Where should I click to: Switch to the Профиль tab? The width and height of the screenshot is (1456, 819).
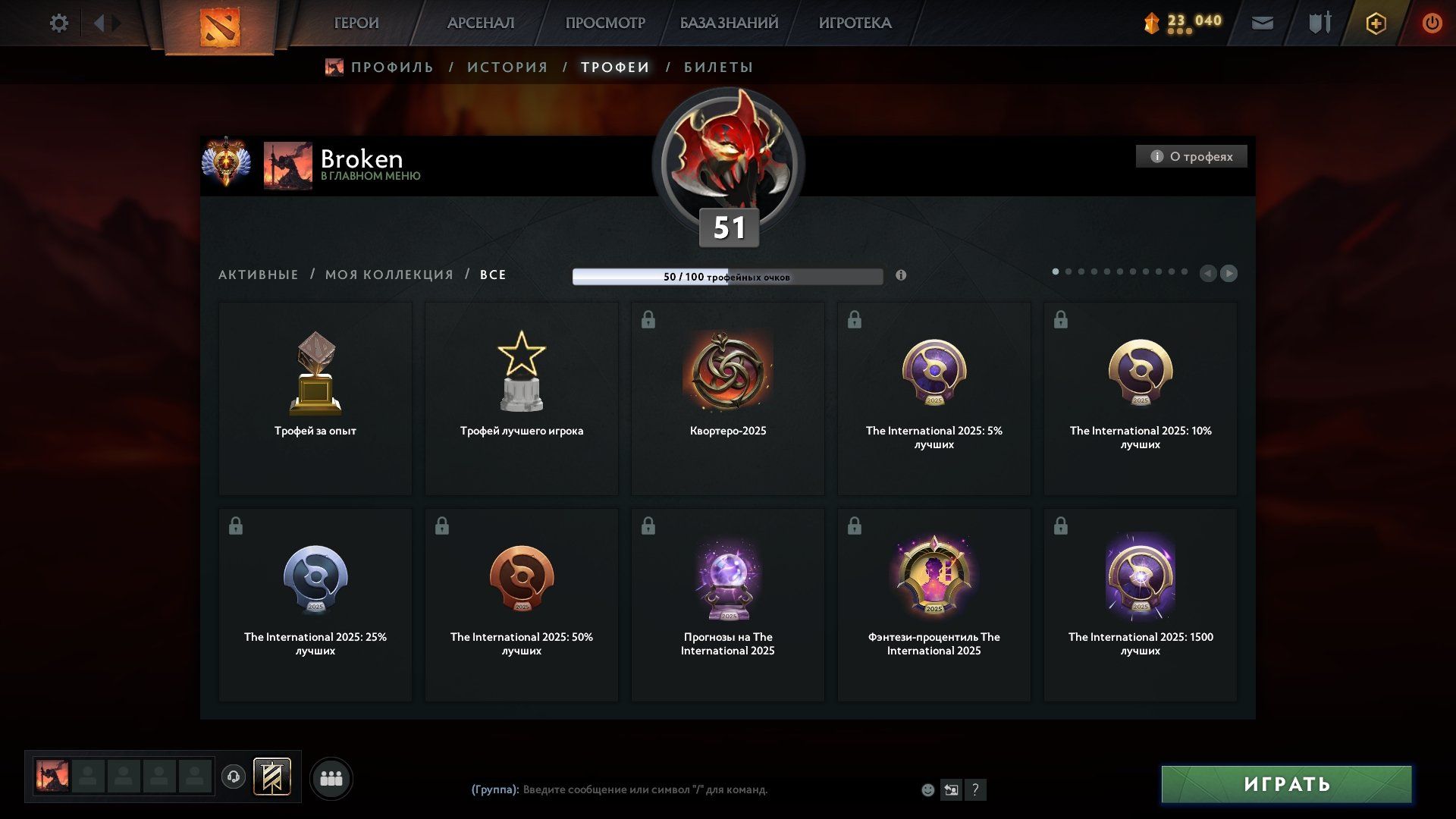(392, 67)
